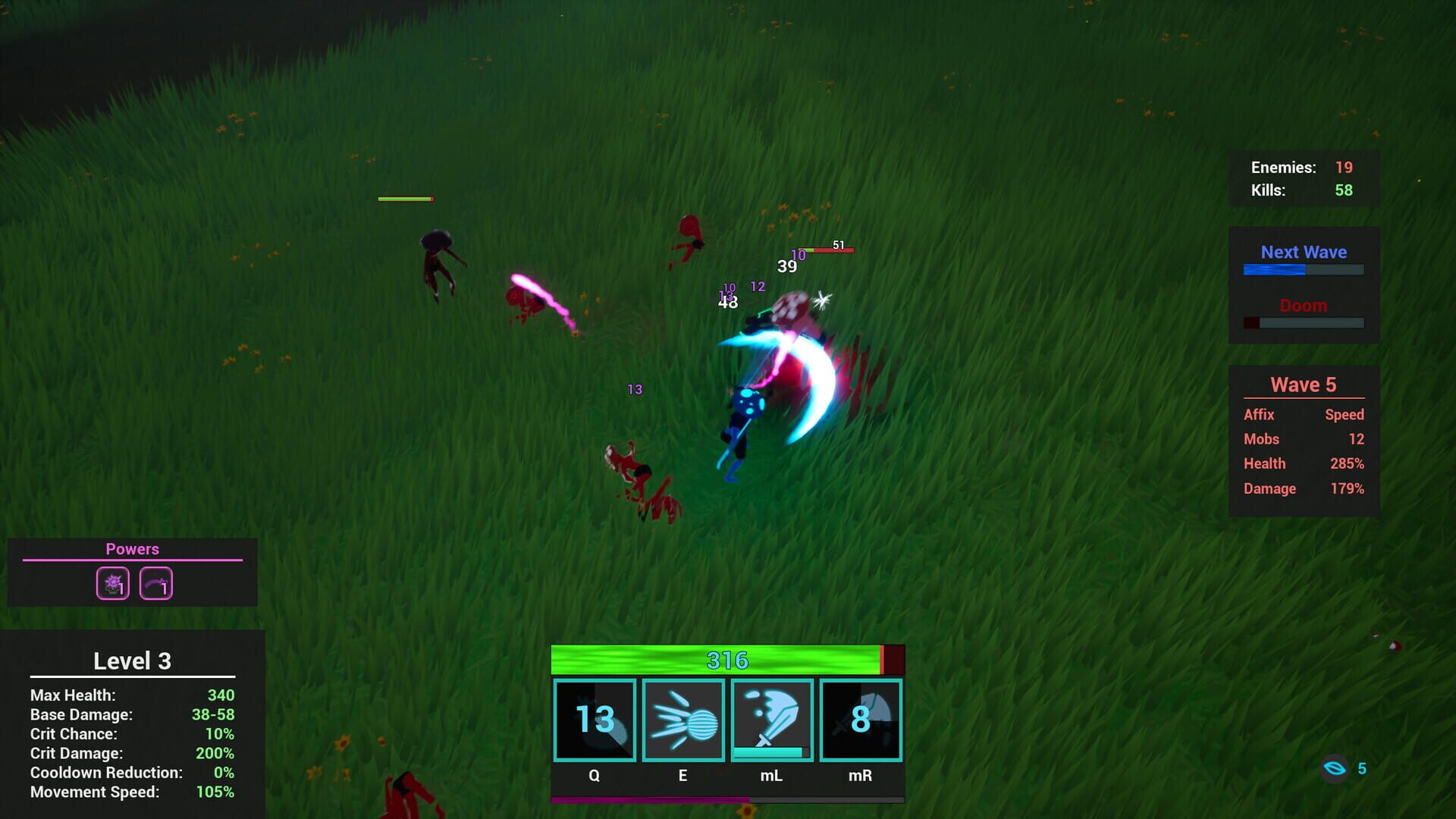Select the Wave 5 panel title
This screenshot has width=1456, height=819.
[1303, 384]
